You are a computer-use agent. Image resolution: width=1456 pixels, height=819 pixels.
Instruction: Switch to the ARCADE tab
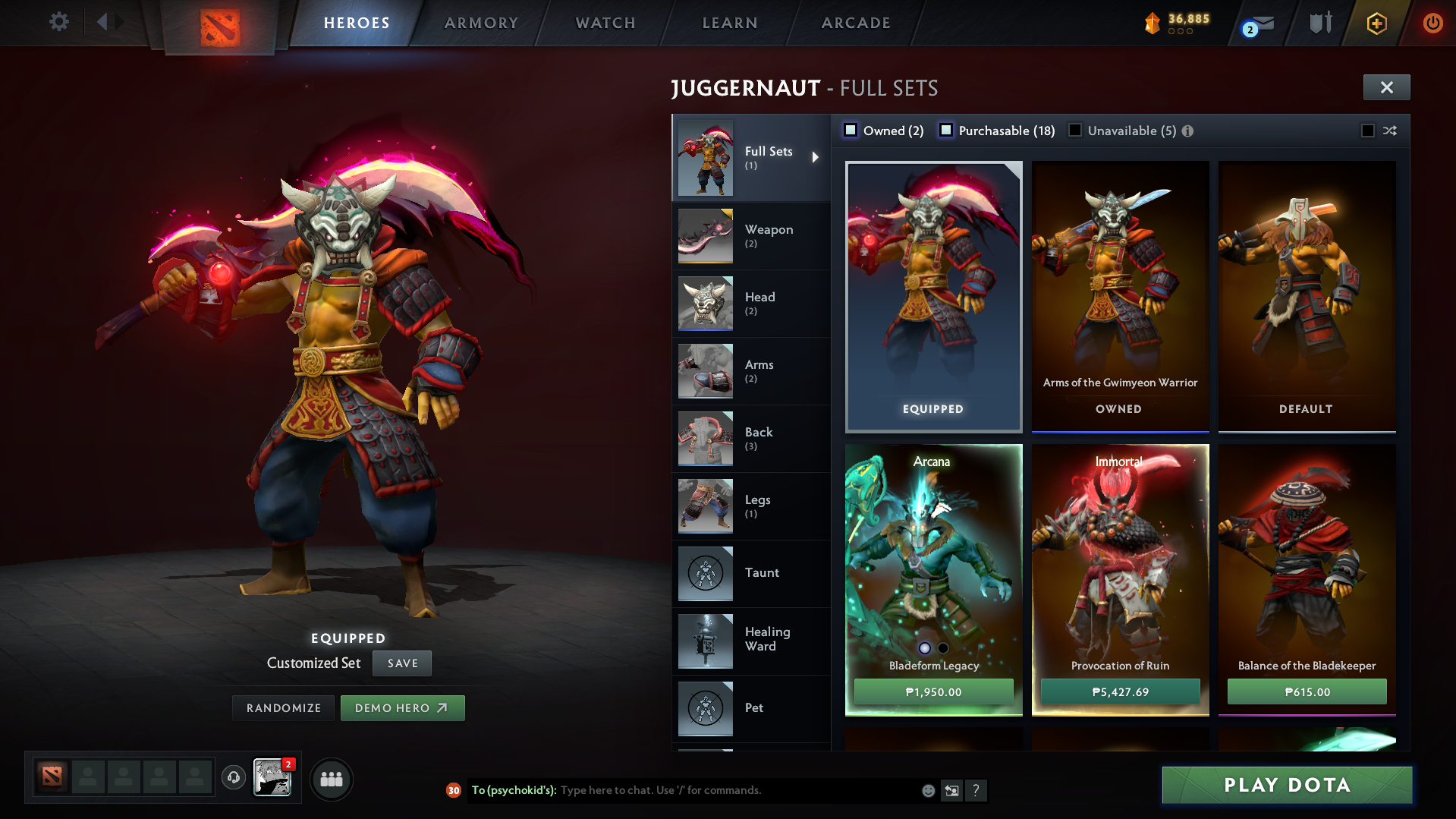click(x=855, y=22)
